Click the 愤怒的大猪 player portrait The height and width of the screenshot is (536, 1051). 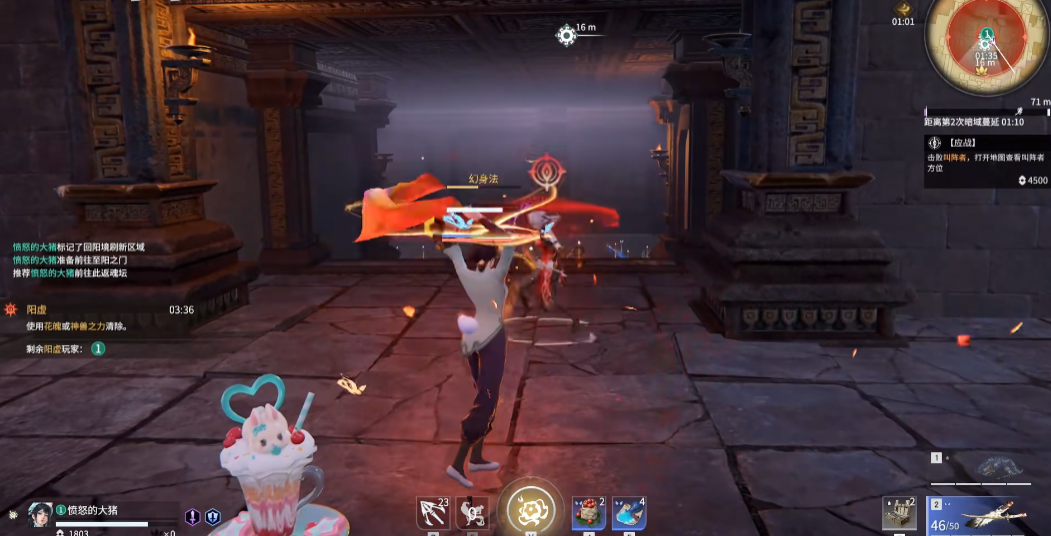(41, 513)
